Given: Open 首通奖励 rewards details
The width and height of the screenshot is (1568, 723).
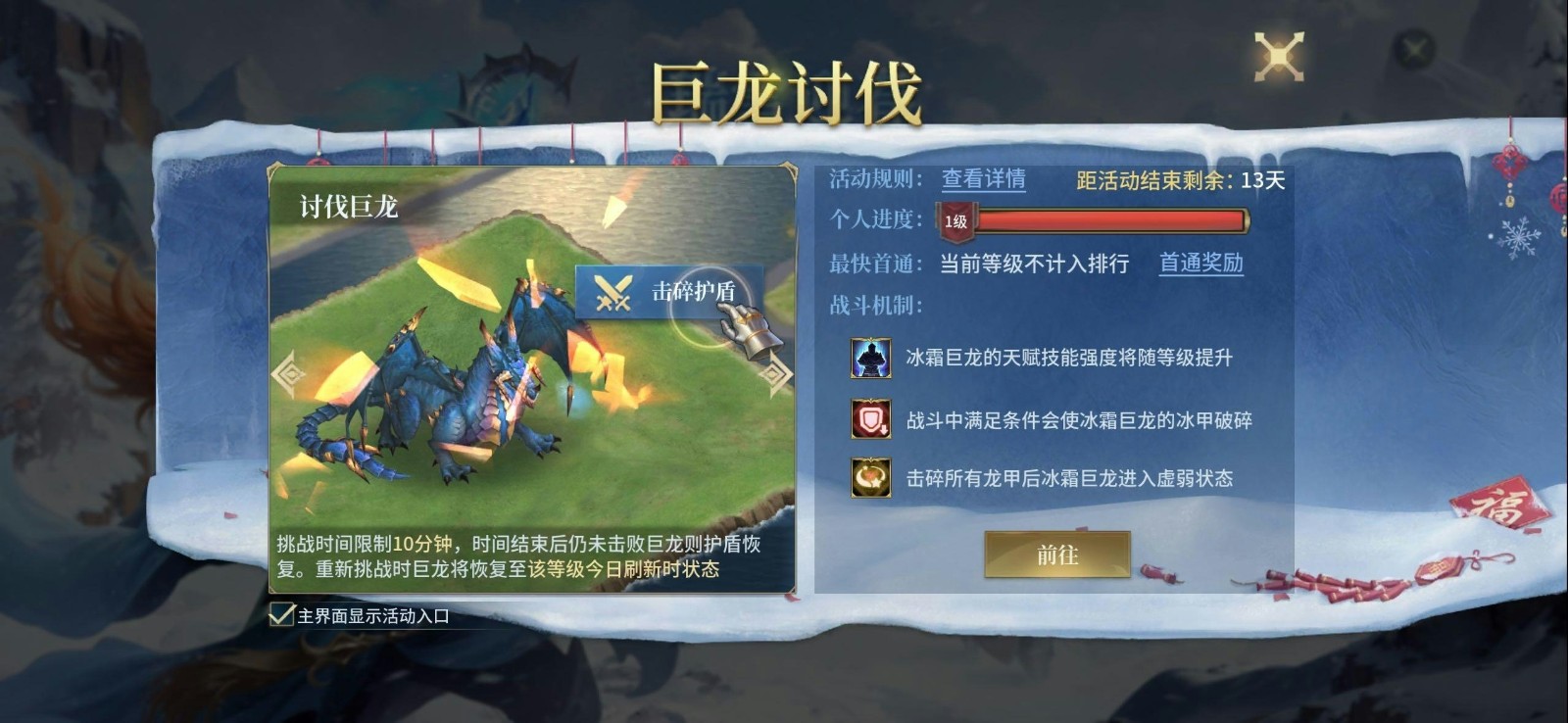Looking at the screenshot, I should point(1201,265).
